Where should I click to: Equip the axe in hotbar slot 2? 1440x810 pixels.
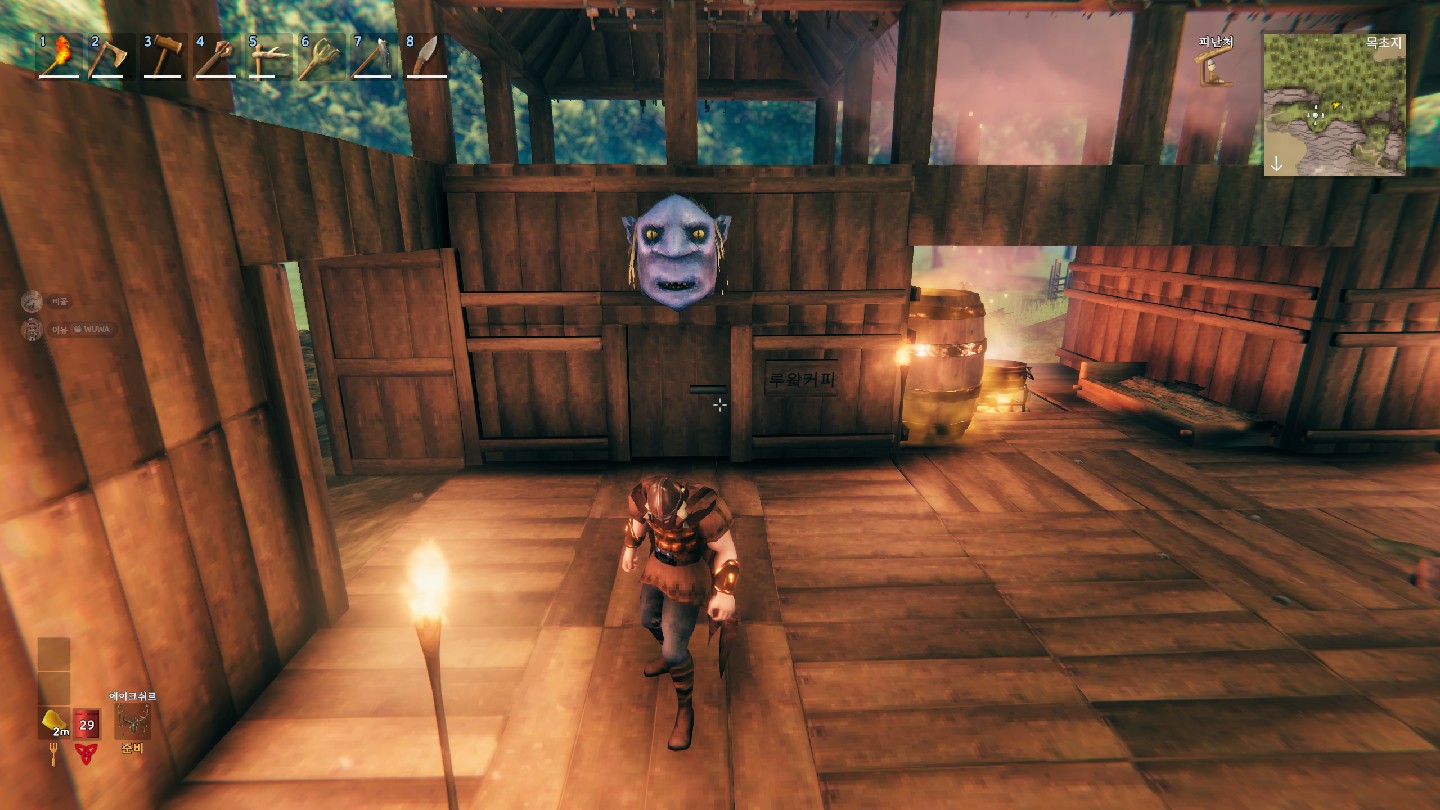(x=109, y=56)
